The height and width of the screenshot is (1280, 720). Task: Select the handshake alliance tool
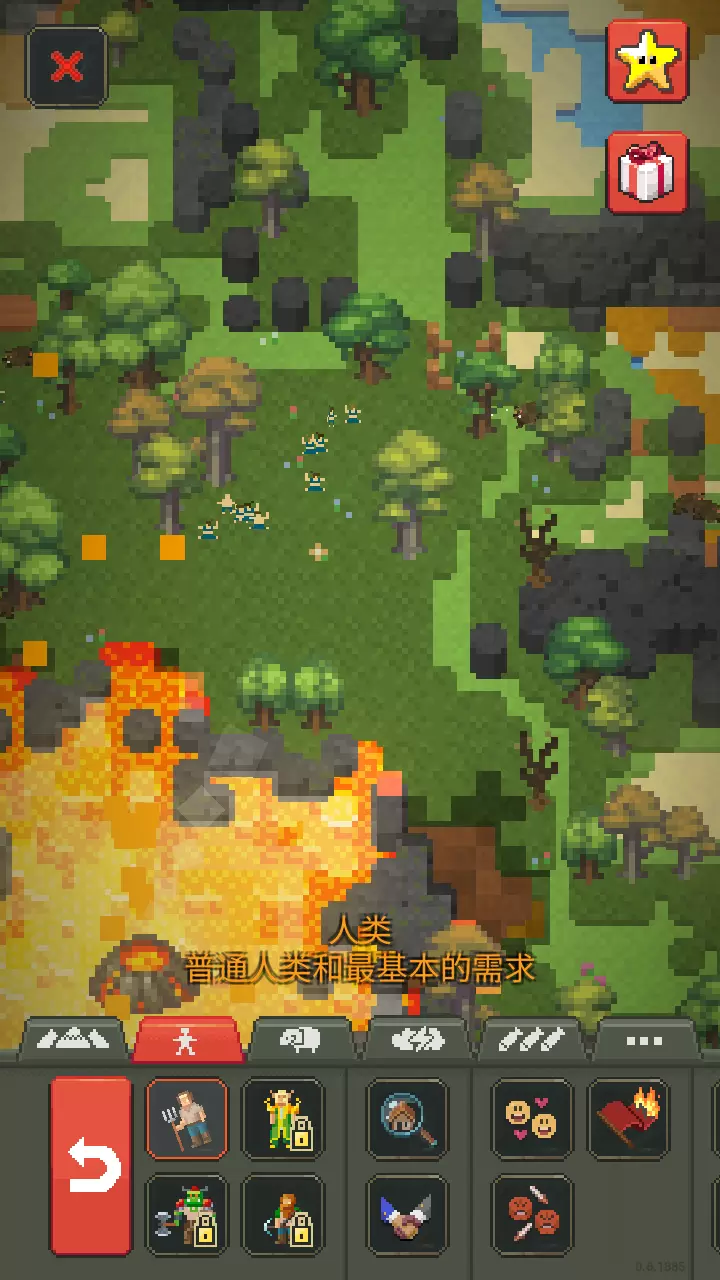407,1215
